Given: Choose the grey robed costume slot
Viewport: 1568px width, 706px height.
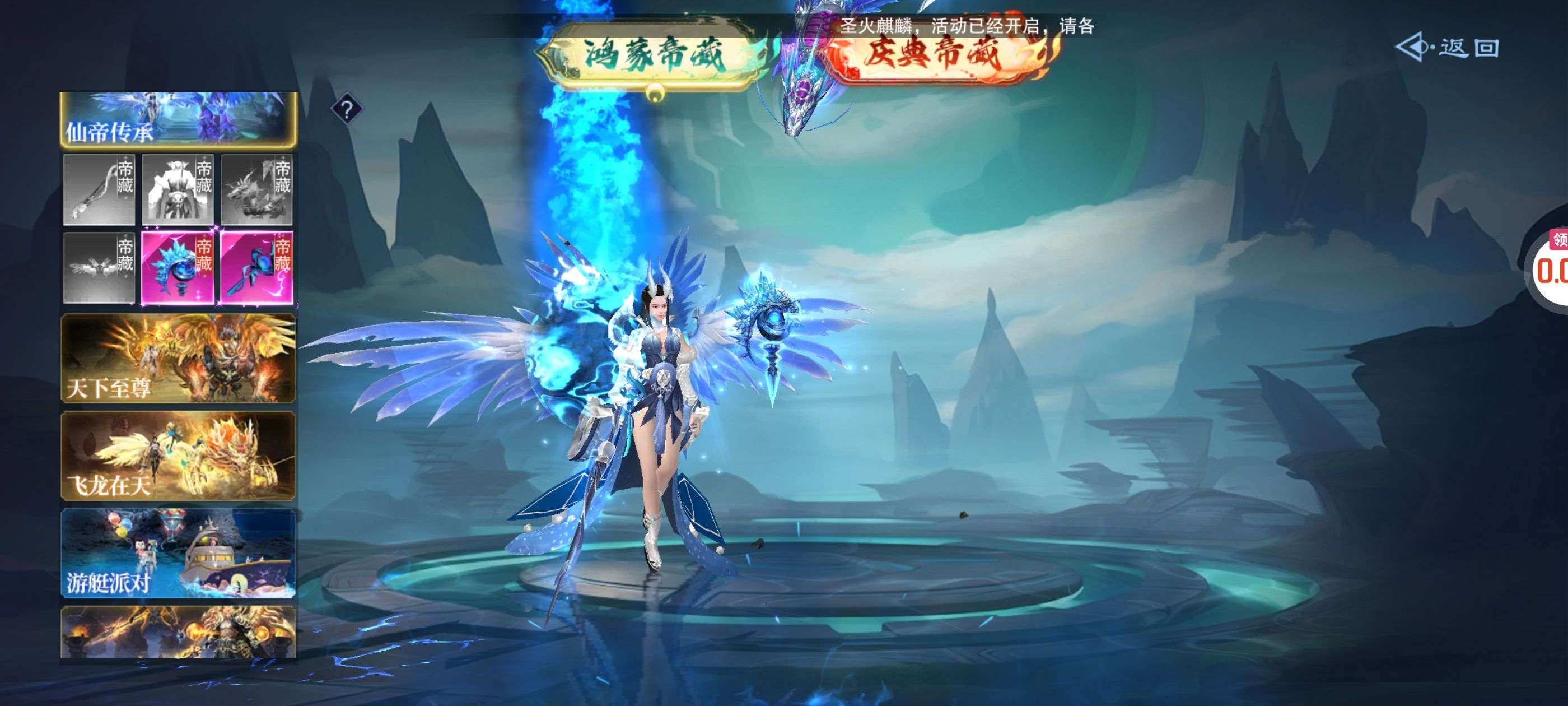Looking at the screenshot, I should tap(178, 189).
